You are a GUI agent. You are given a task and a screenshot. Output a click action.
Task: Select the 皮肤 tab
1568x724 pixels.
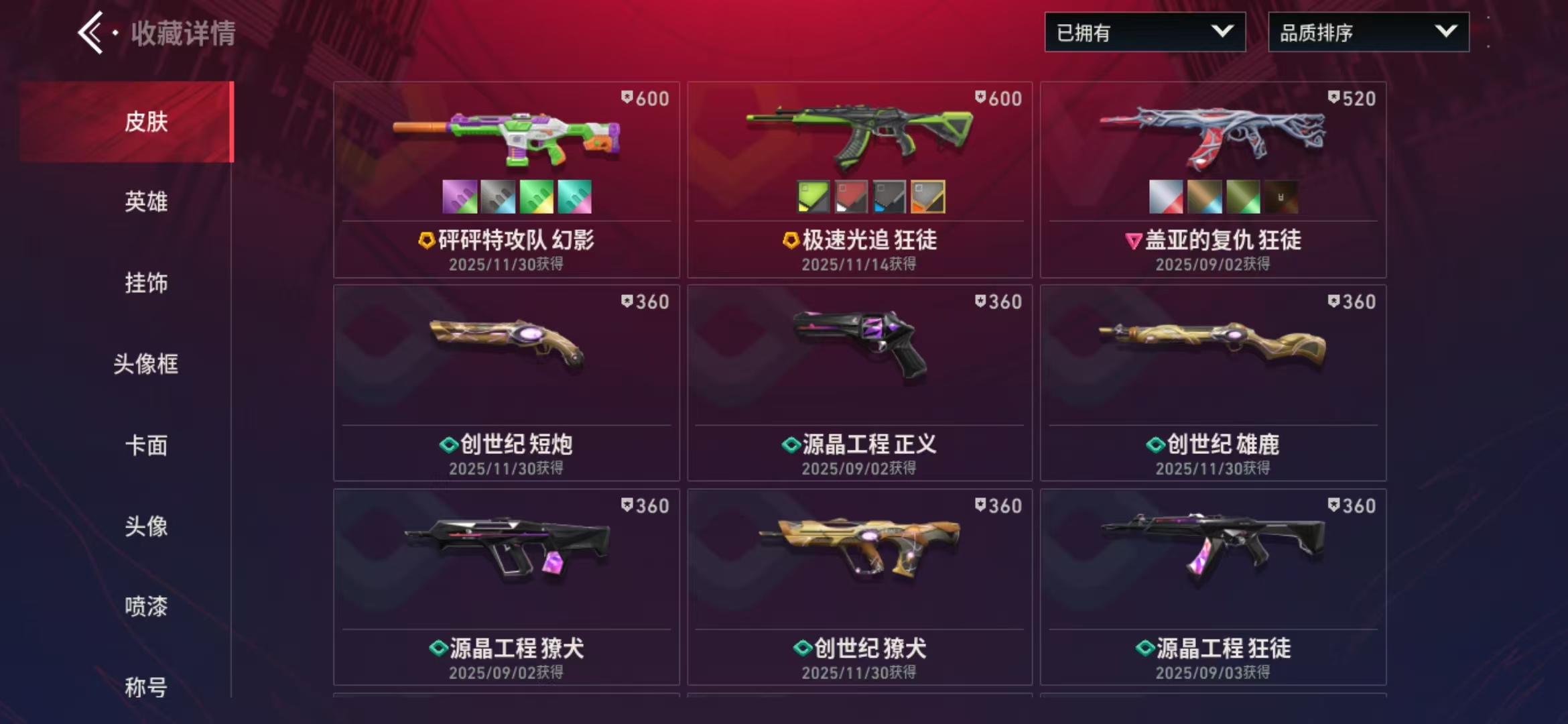click(x=146, y=121)
